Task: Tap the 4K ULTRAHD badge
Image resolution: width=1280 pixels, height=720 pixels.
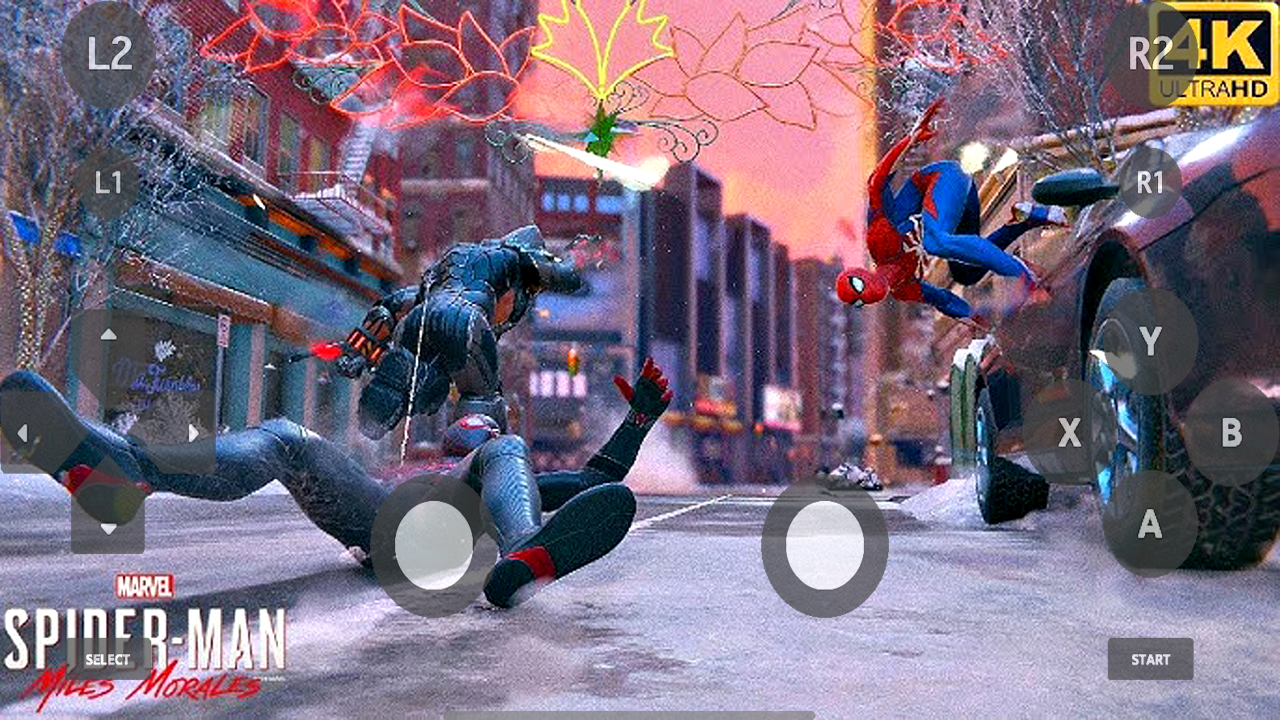Action: [x=1221, y=53]
